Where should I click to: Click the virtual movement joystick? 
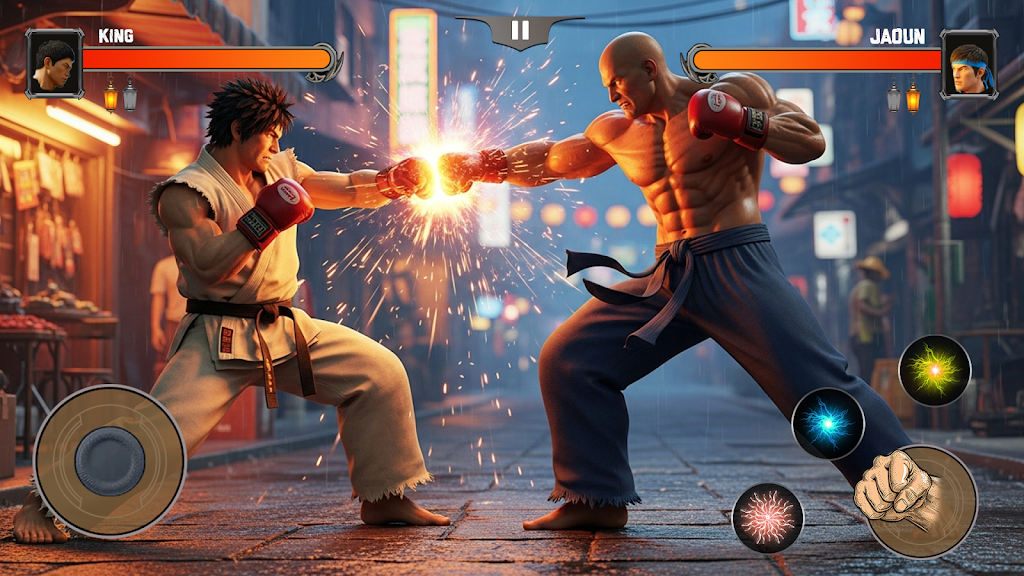coord(110,461)
